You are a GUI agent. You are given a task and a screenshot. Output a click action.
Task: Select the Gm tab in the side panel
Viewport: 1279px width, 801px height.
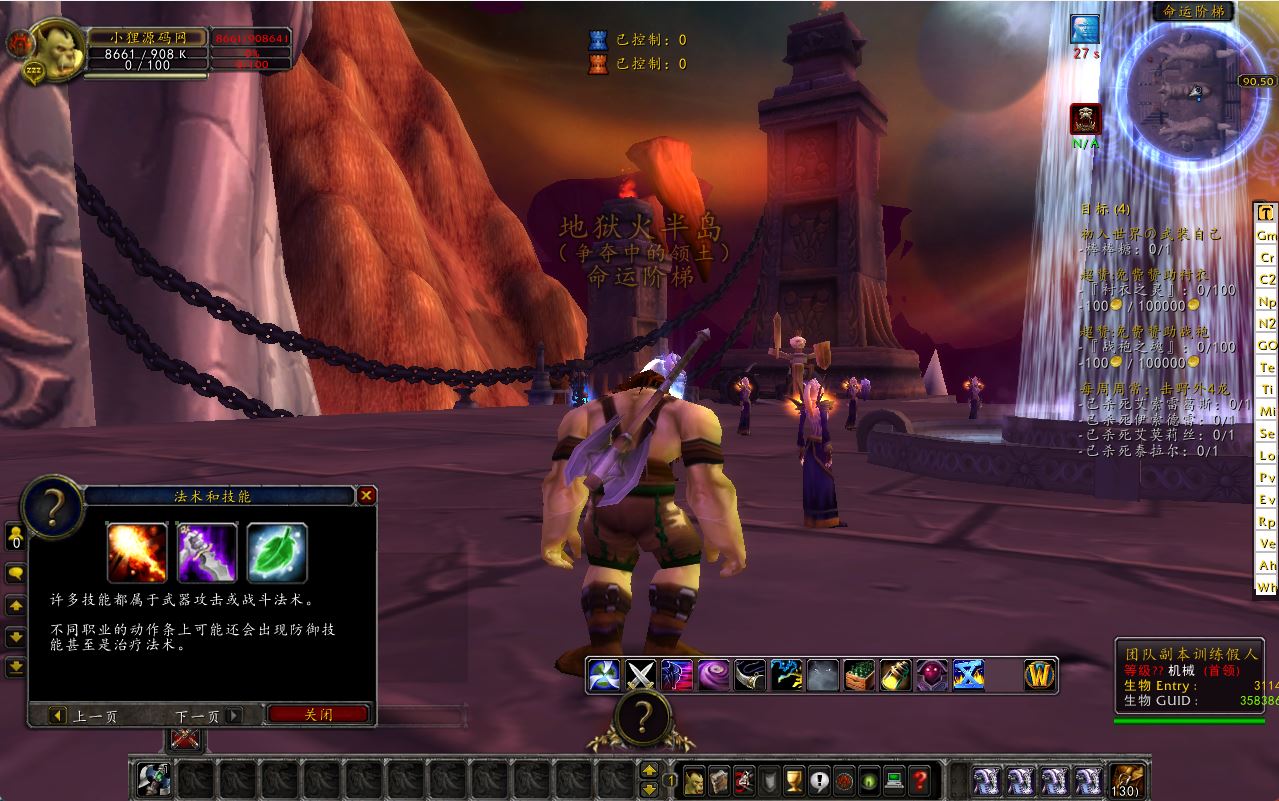click(x=1267, y=236)
